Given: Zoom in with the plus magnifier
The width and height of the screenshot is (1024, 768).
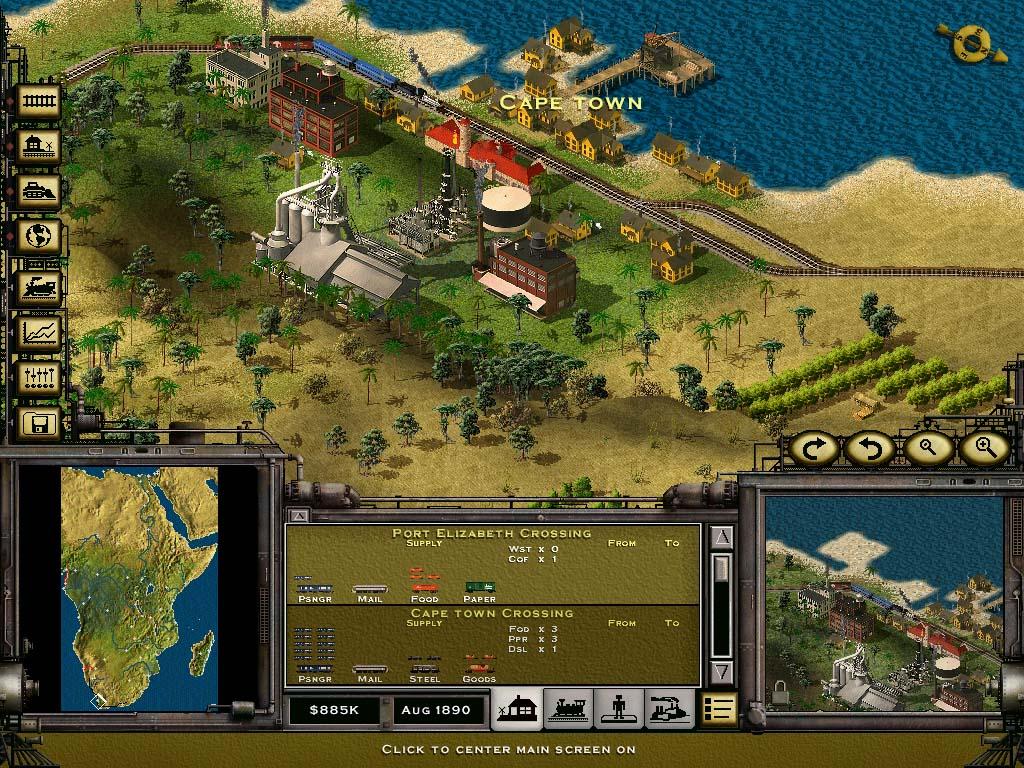Looking at the screenshot, I should (983, 449).
